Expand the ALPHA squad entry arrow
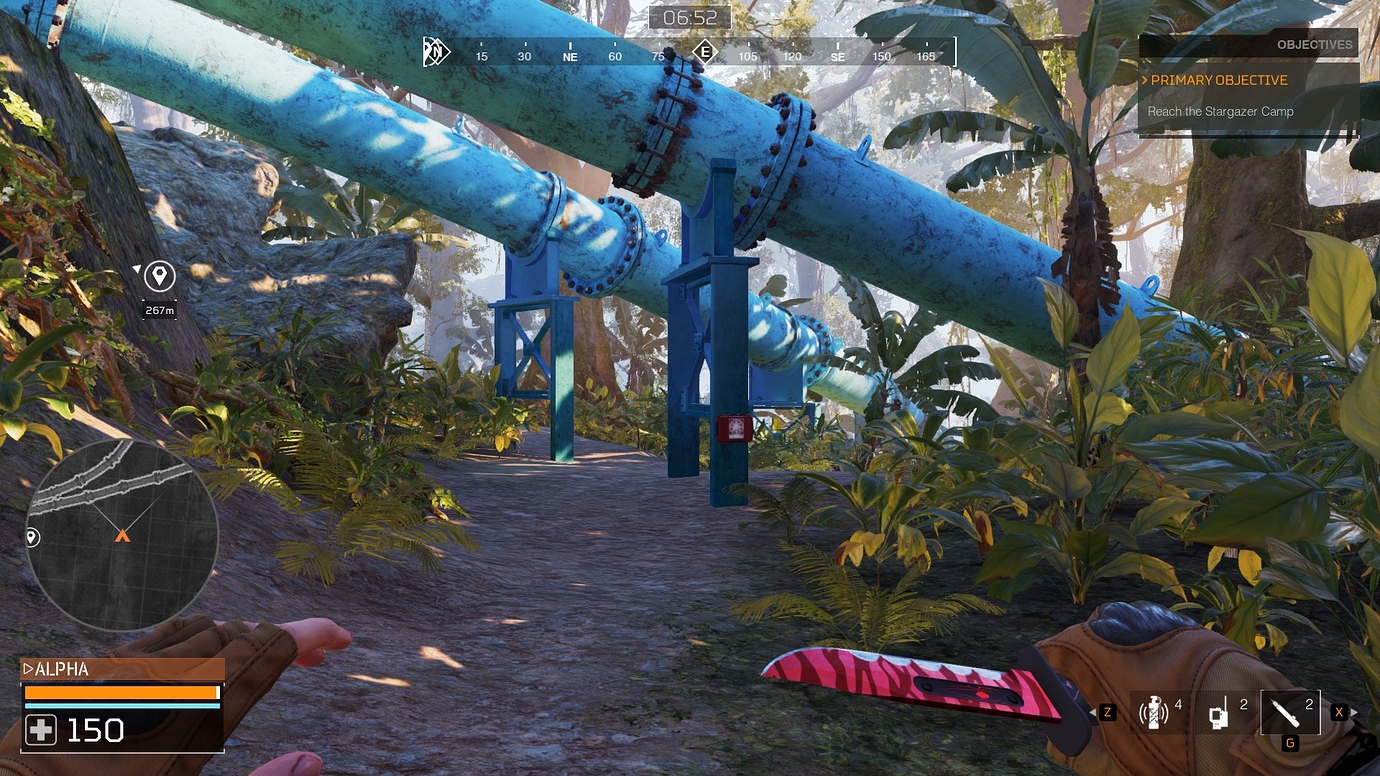1380x776 pixels. pyautogui.click(x=28, y=669)
